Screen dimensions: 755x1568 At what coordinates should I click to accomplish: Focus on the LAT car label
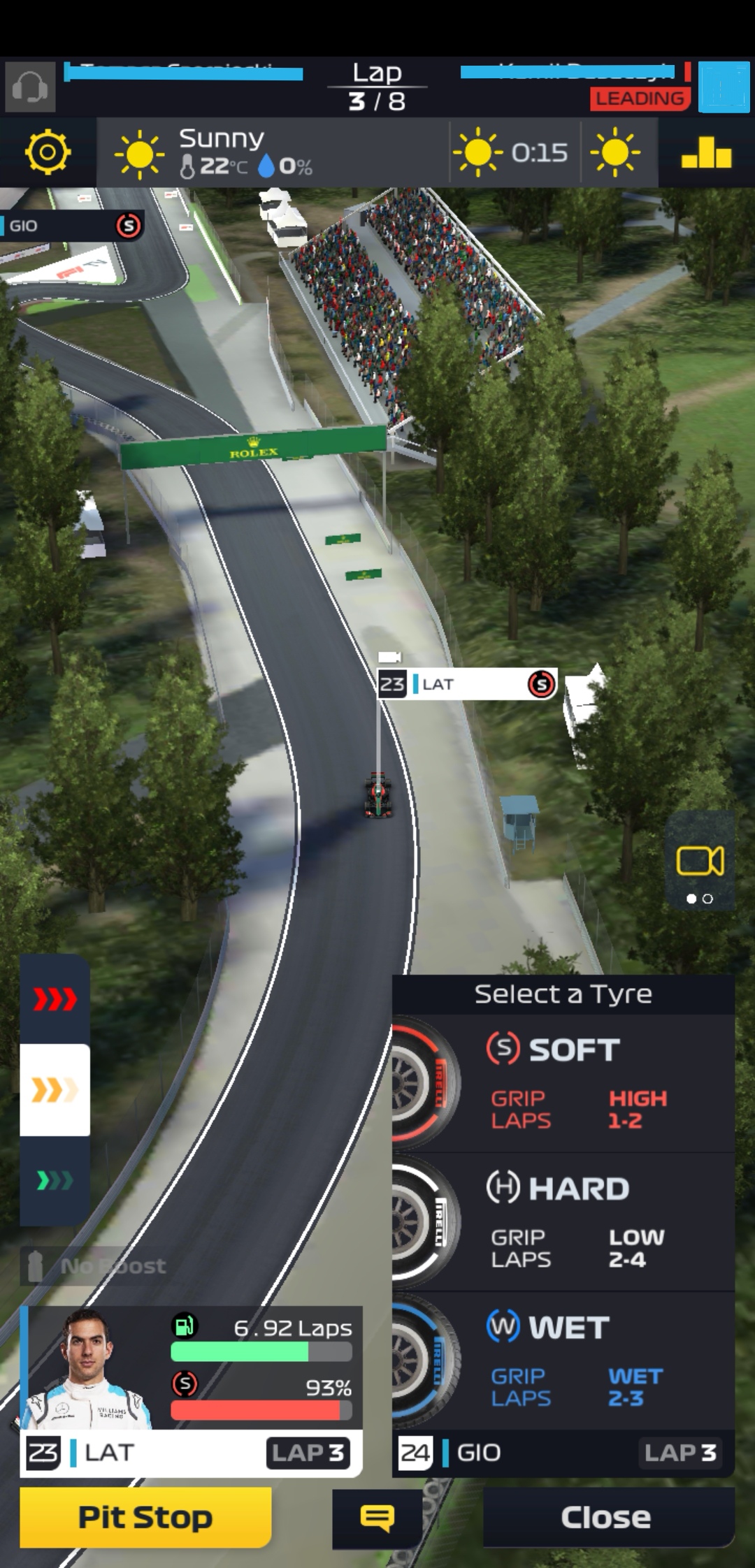[x=466, y=684]
